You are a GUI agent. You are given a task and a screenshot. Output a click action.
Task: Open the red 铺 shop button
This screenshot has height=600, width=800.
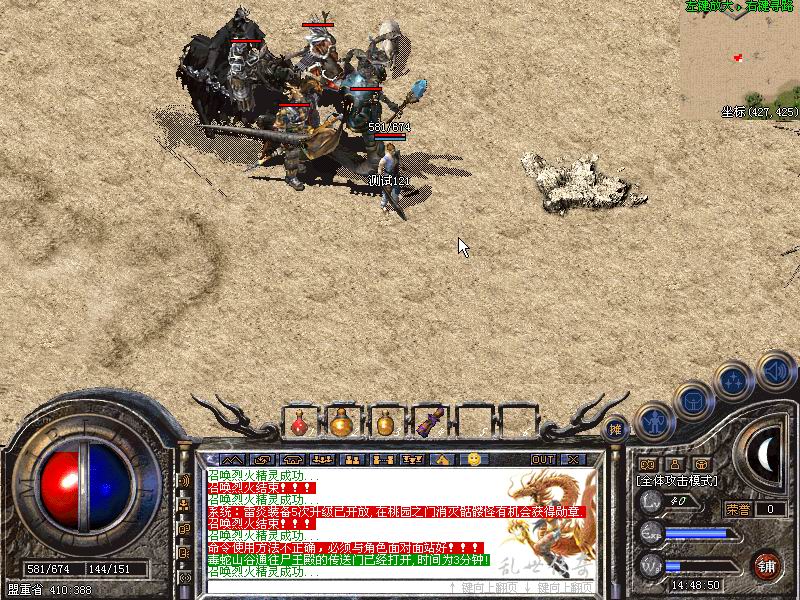coord(767,565)
